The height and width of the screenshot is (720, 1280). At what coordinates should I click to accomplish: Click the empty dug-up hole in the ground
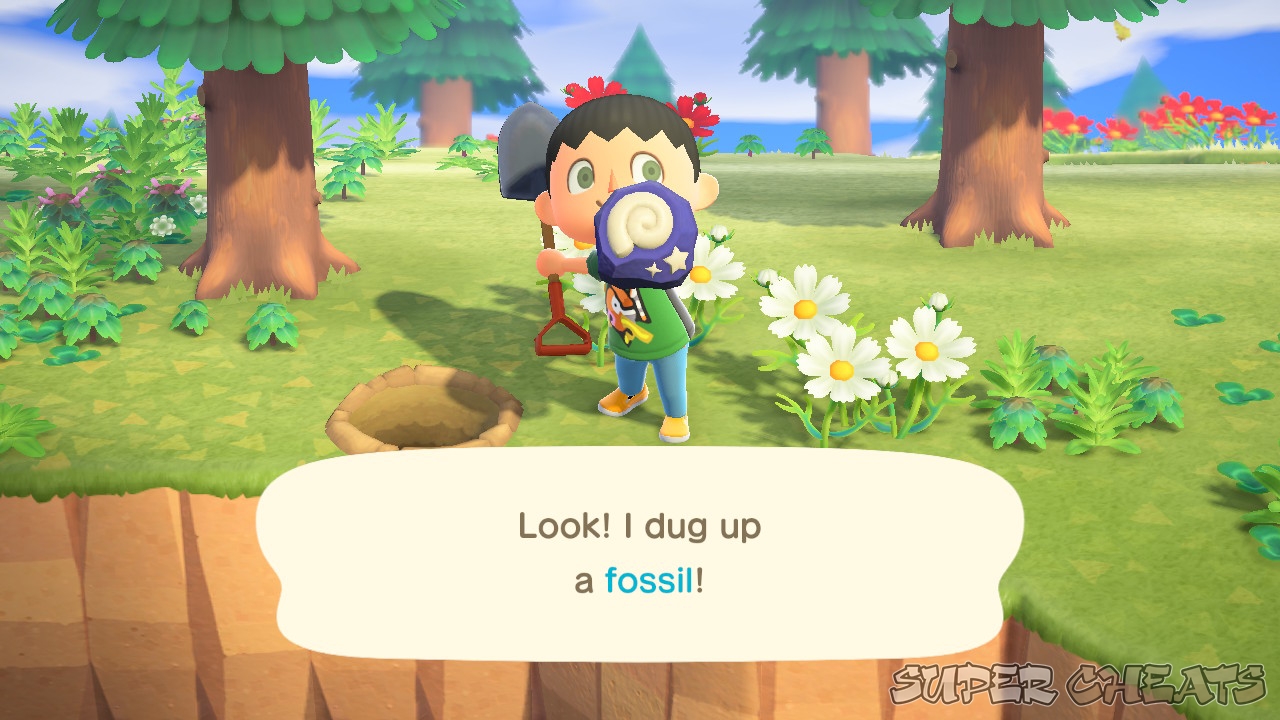coord(420,410)
